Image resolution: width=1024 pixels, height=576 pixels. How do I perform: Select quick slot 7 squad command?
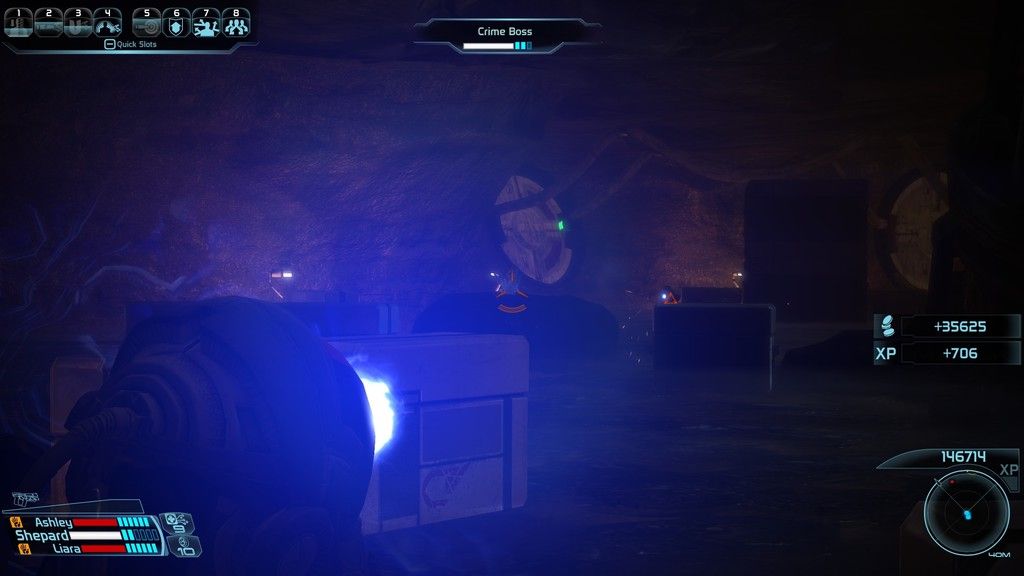206,22
